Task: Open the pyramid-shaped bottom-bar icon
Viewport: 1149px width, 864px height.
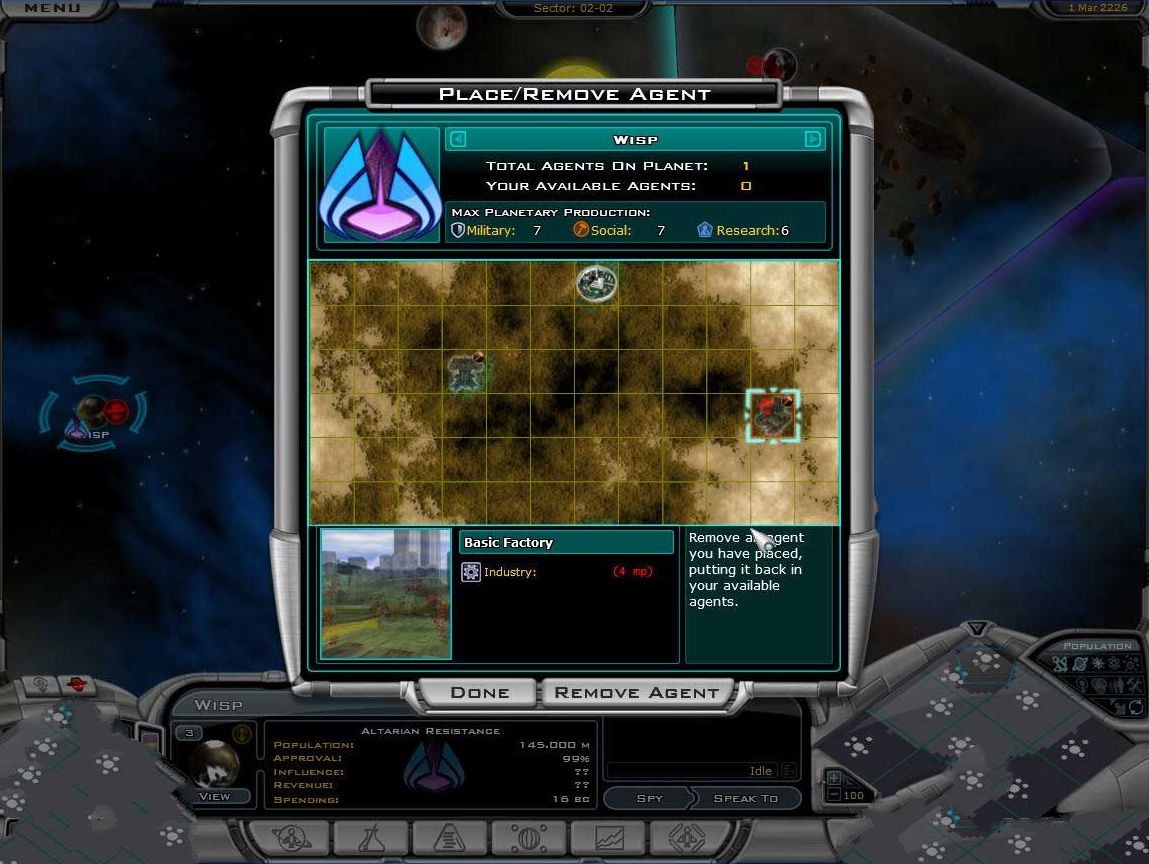Action: pos(449,838)
